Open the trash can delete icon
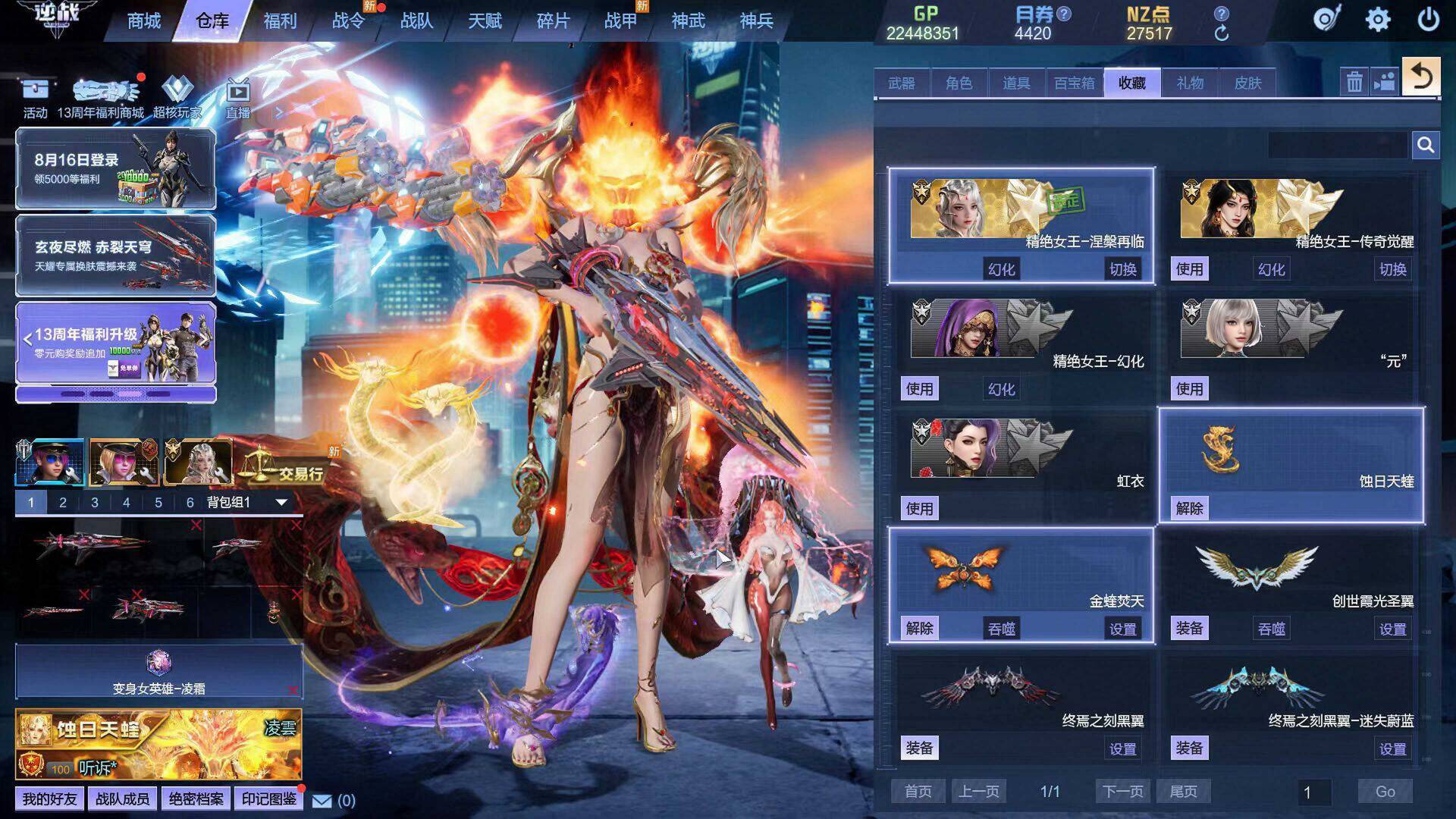The image size is (1456, 819). click(x=1354, y=82)
